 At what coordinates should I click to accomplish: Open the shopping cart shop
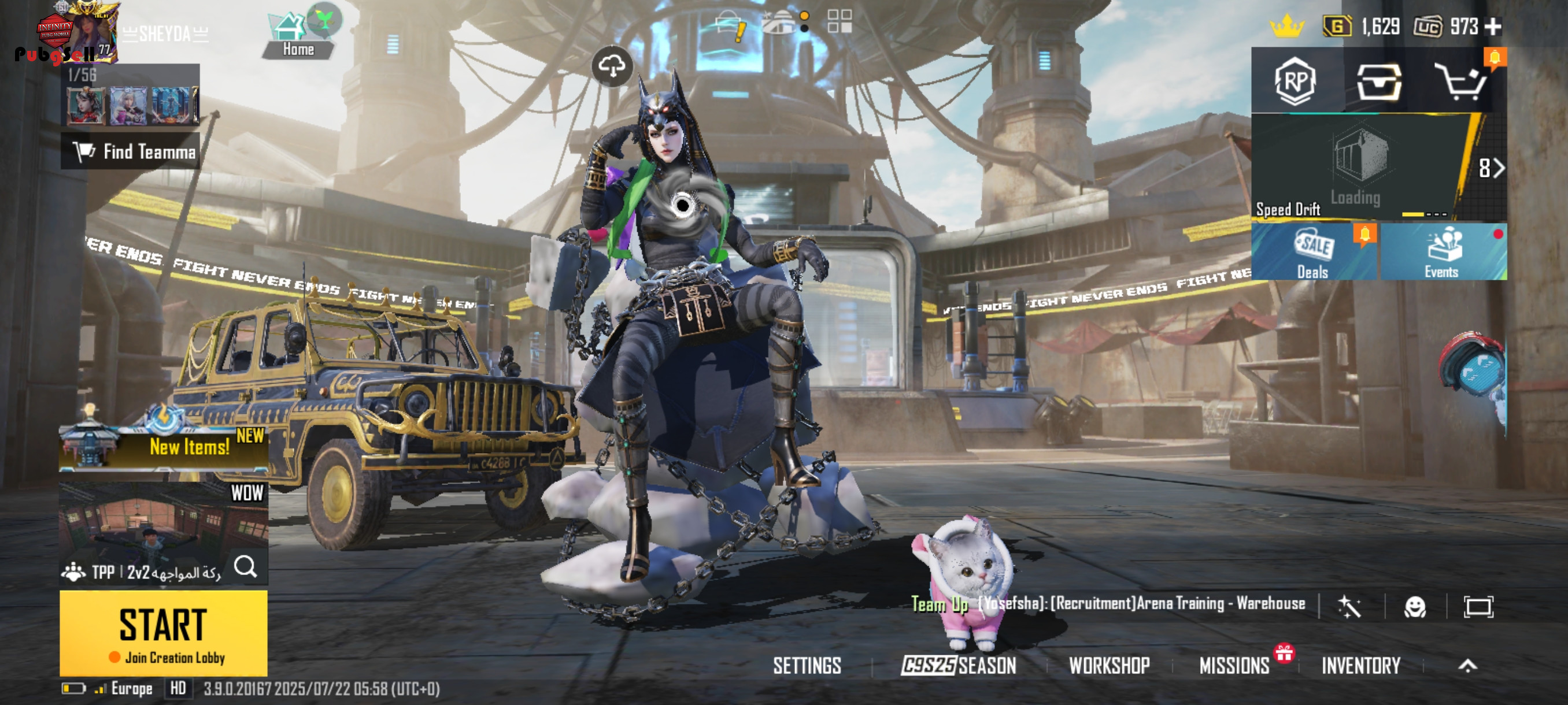(x=1462, y=81)
